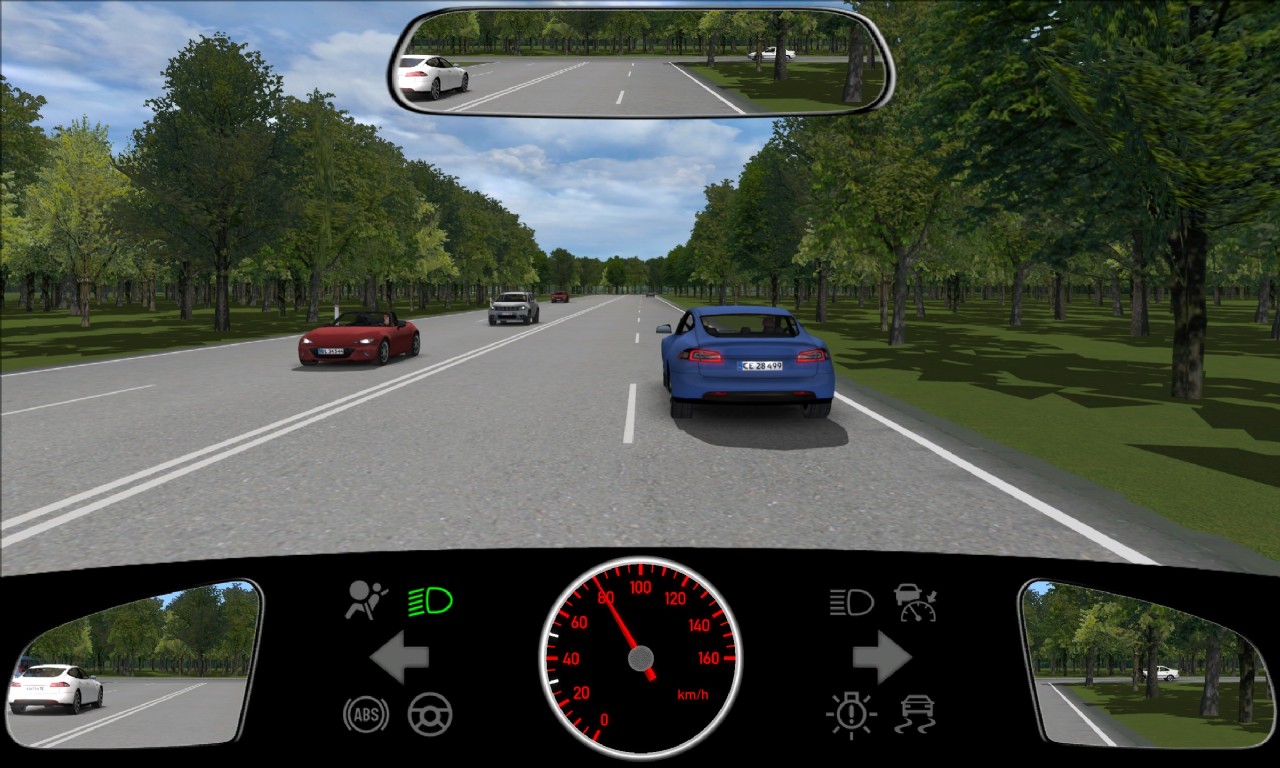Activate the left turn signal arrow
Viewport: 1280px width, 768px height.
pos(400,657)
